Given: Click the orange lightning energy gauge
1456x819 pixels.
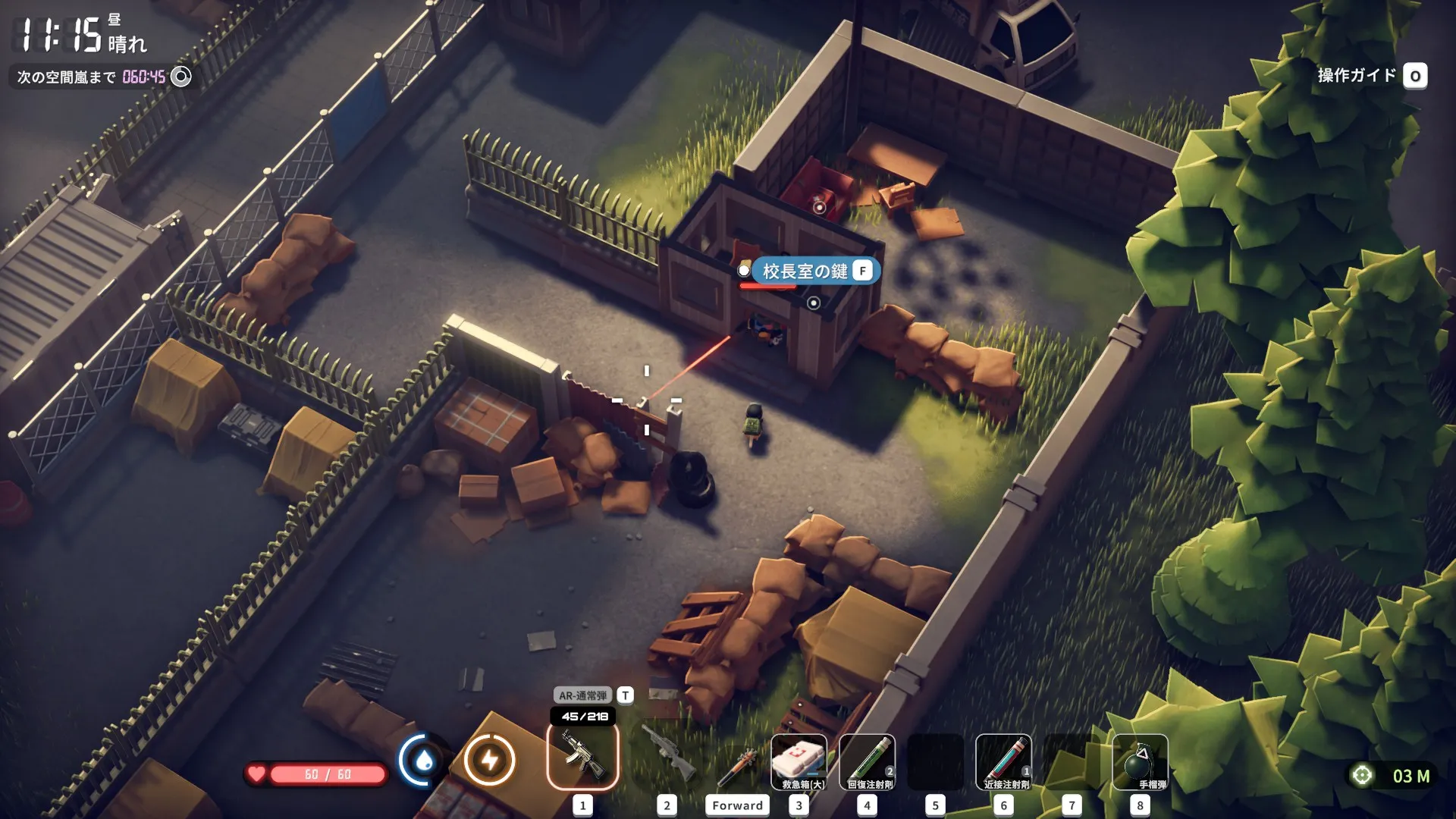Looking at the screenshot, I should point(489,760).
